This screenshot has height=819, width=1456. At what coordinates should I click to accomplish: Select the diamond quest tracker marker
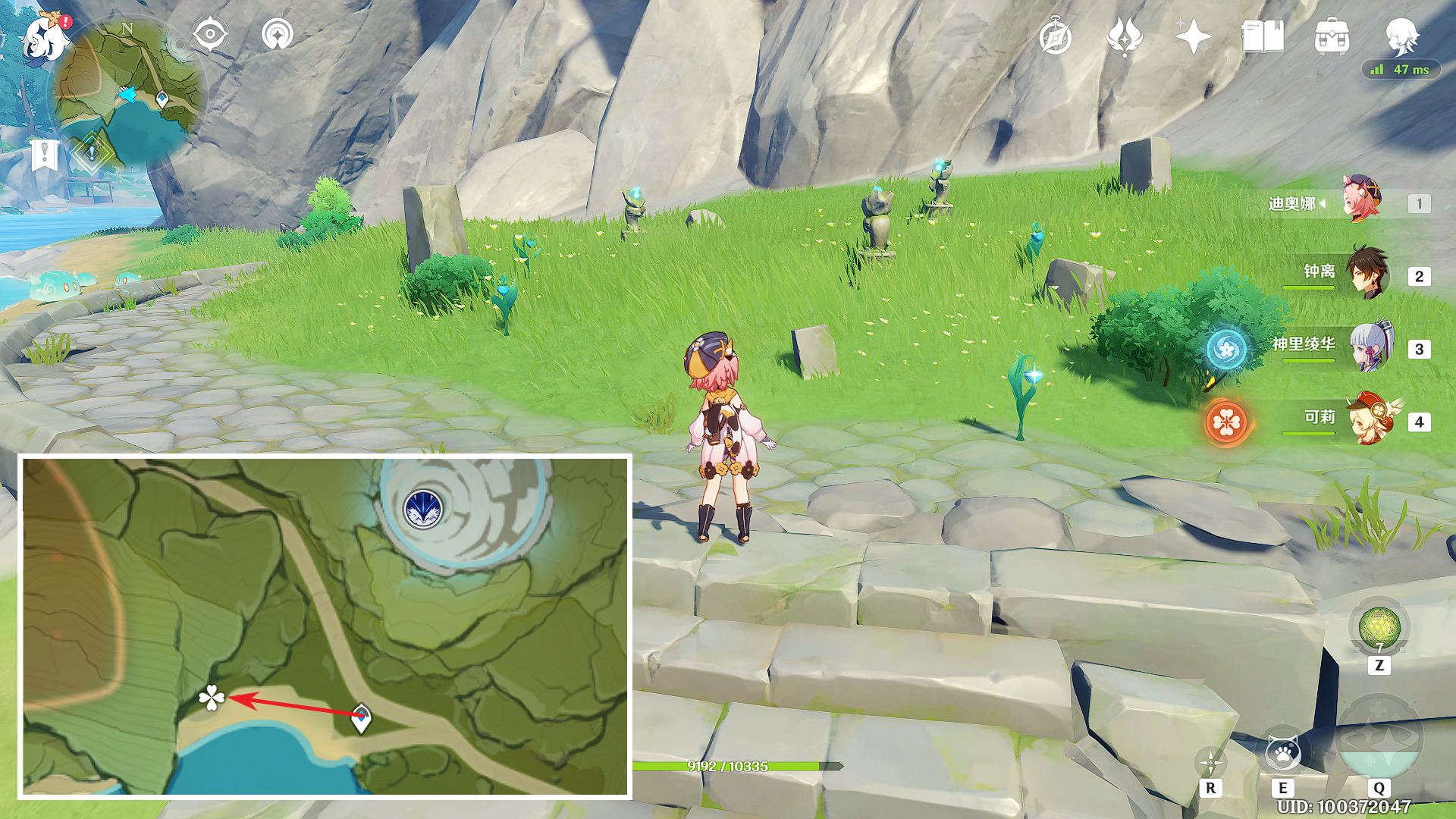tap(92, 152)
